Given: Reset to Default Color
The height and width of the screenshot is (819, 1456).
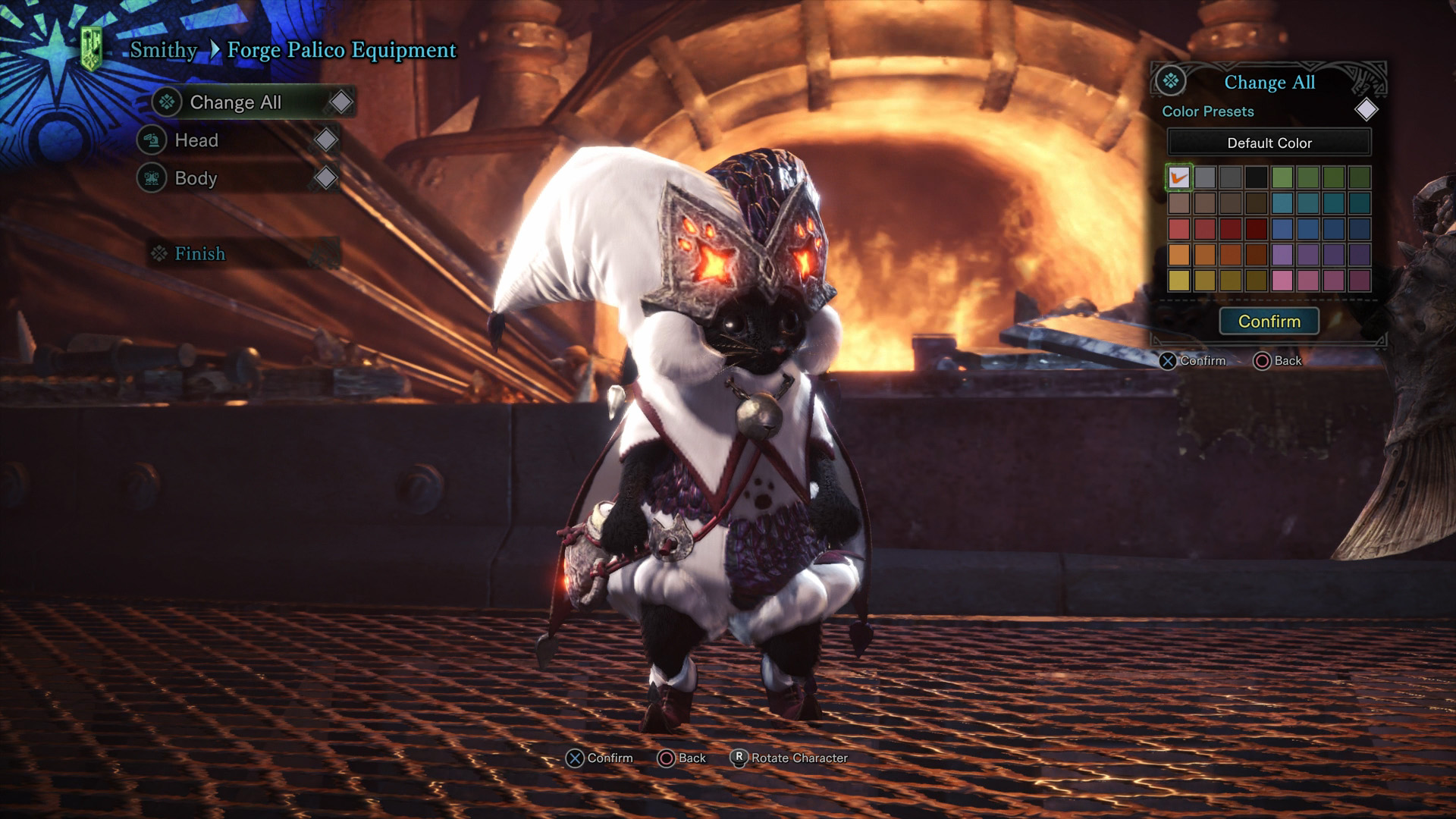Looking at the screenshot, I should click(1269, 143).
